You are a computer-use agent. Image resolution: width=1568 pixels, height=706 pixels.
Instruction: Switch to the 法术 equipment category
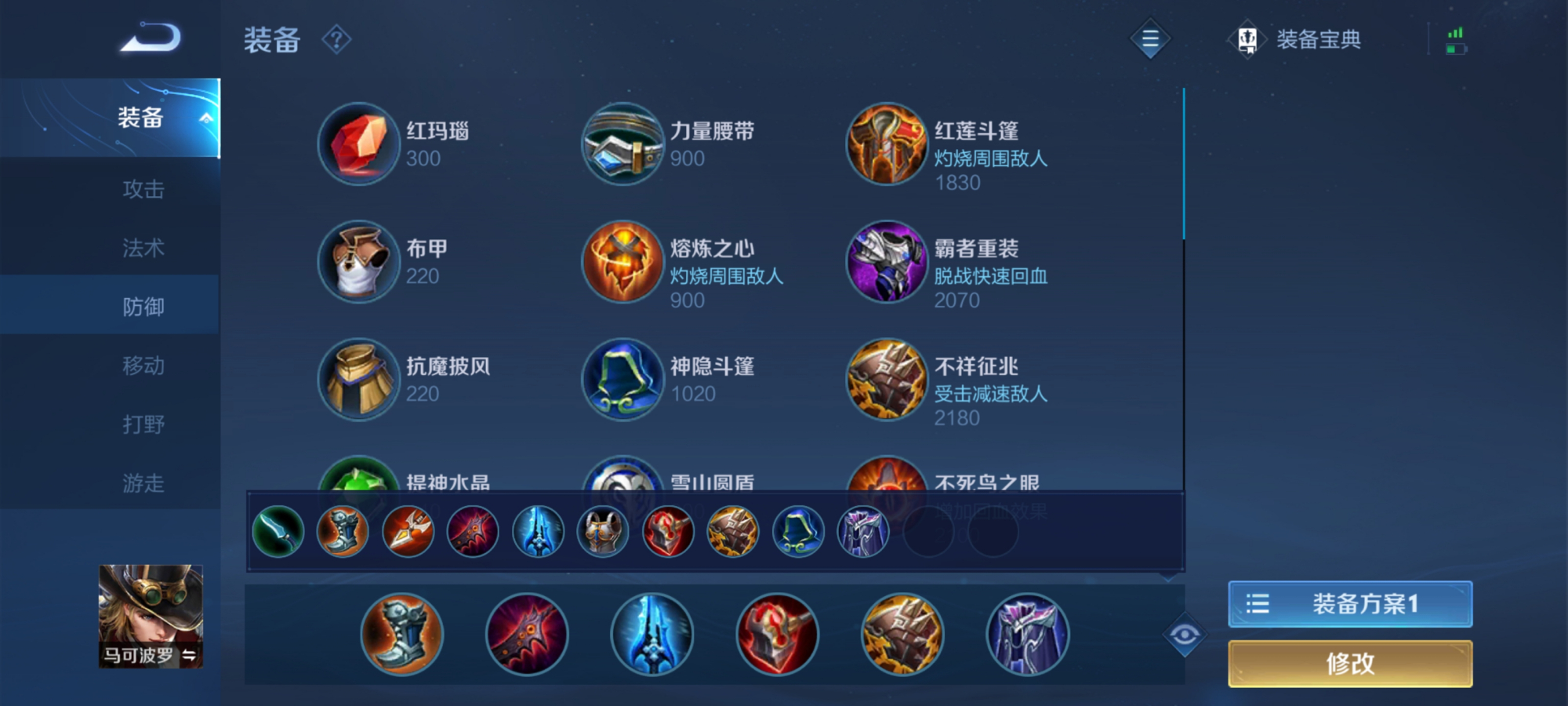point(145,247)
